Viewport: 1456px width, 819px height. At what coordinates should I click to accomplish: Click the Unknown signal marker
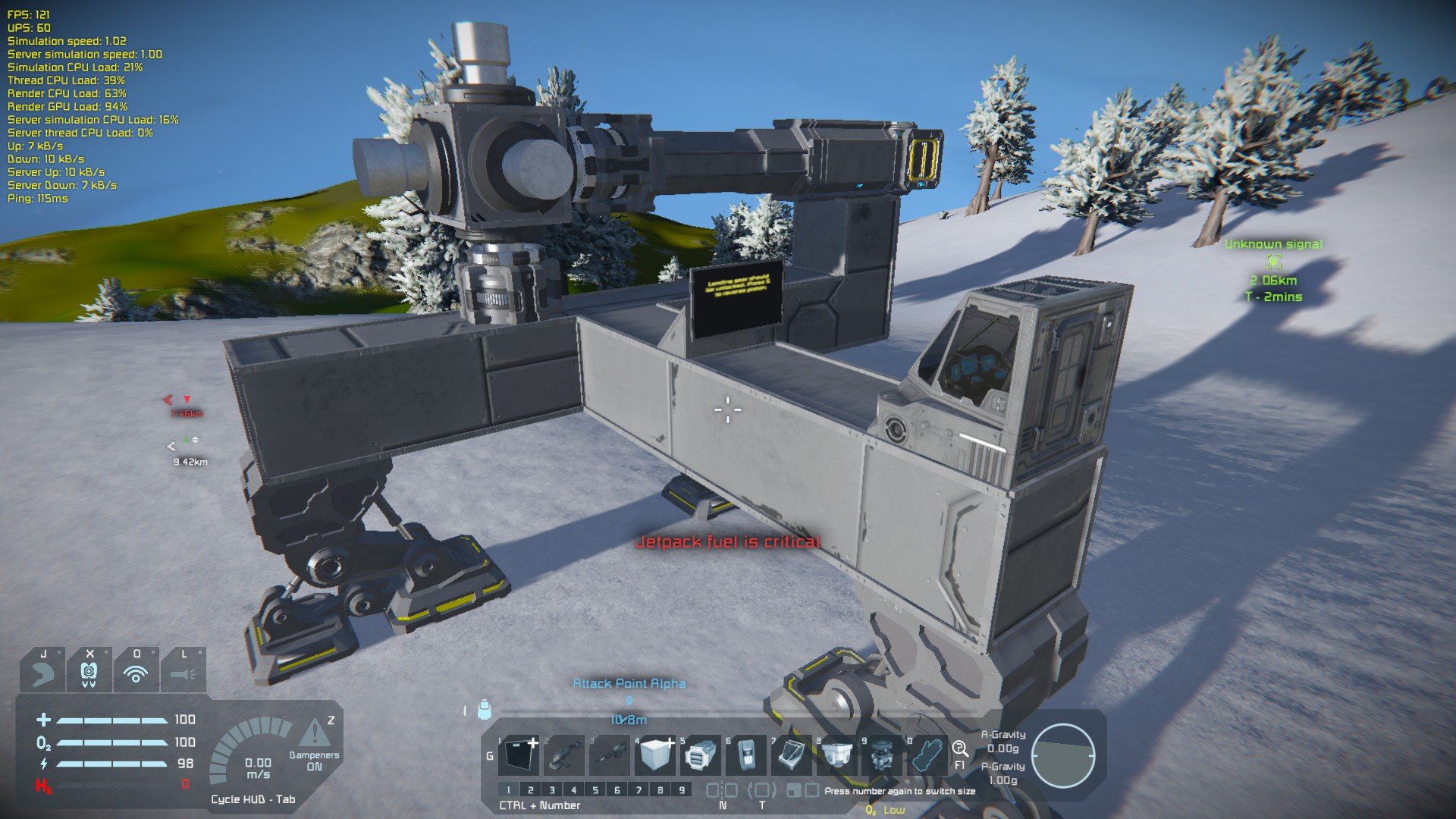[x=1273, y=262]
